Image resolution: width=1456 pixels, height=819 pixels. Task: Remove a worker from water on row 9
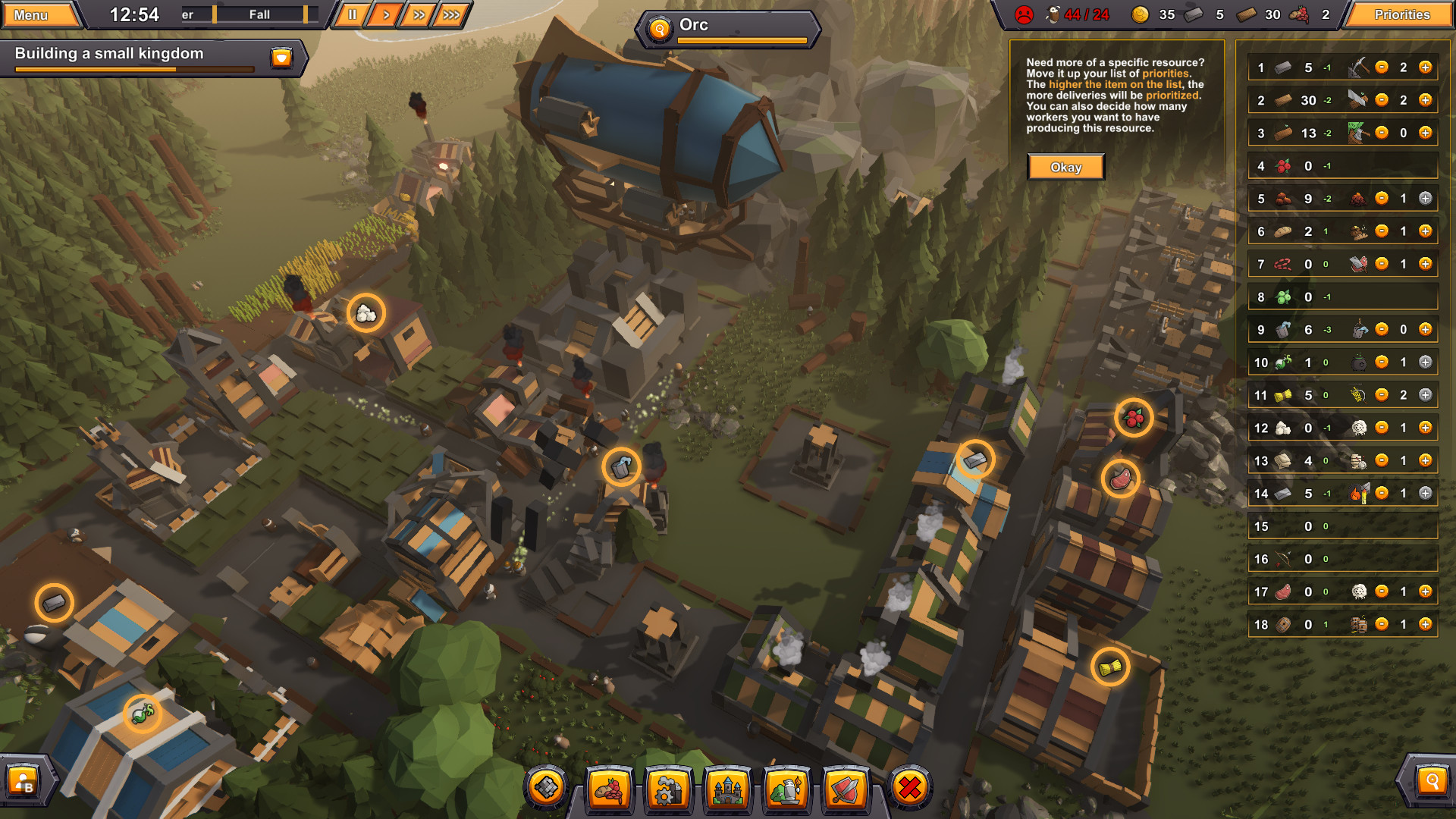pyautogui.click(x=1382, y=330)
